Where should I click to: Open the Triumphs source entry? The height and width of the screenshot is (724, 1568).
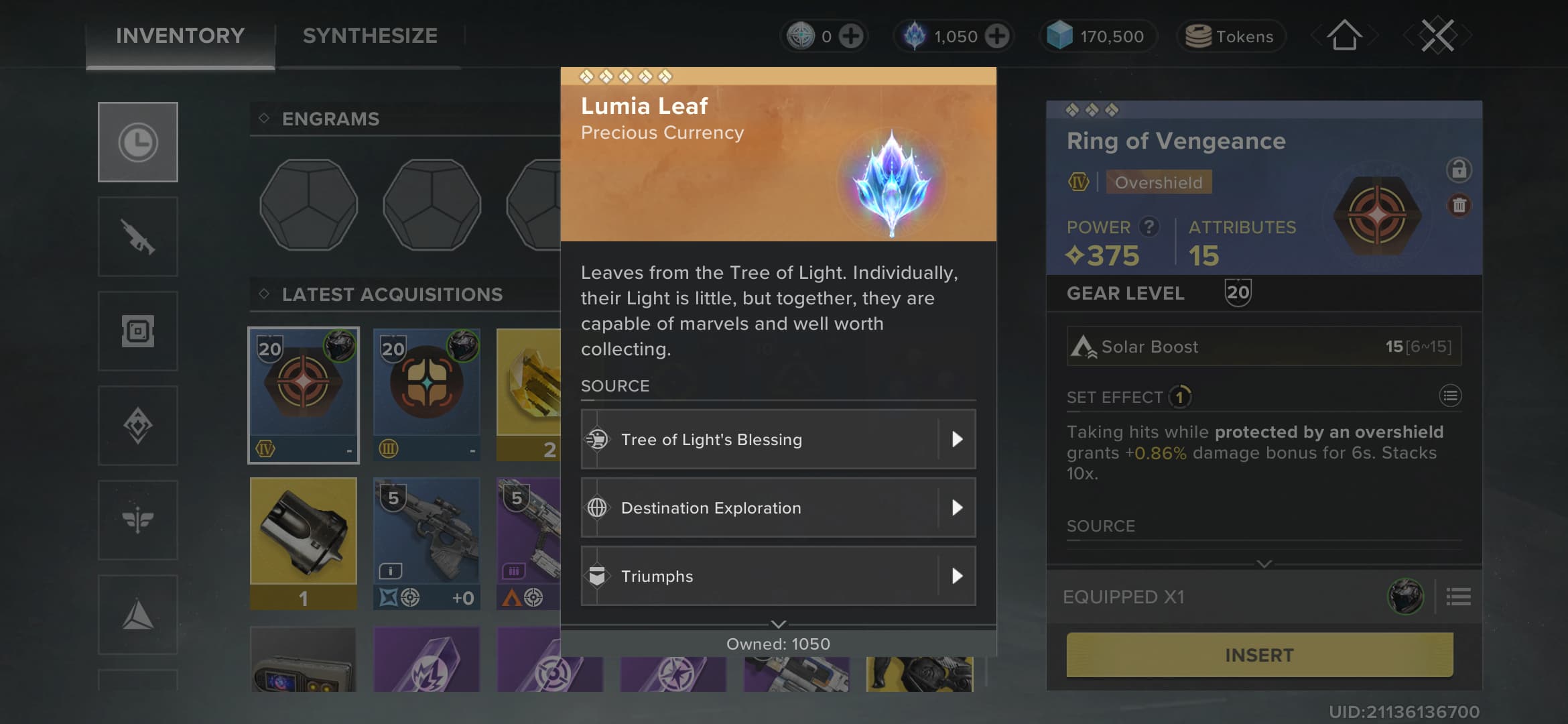coord(778,577)
